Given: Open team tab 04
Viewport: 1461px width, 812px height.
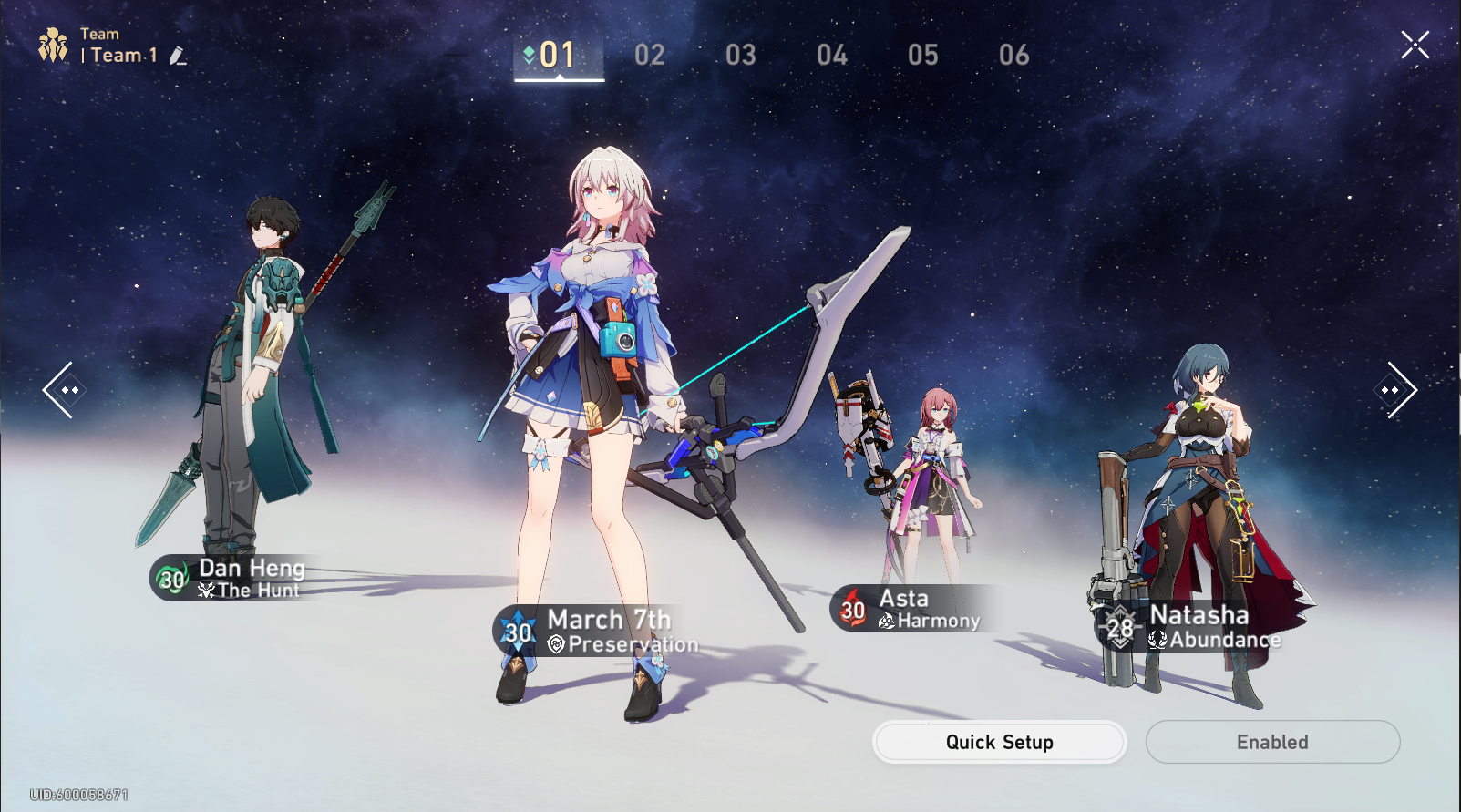Looking at the screenshot, I should click(831, 55).
